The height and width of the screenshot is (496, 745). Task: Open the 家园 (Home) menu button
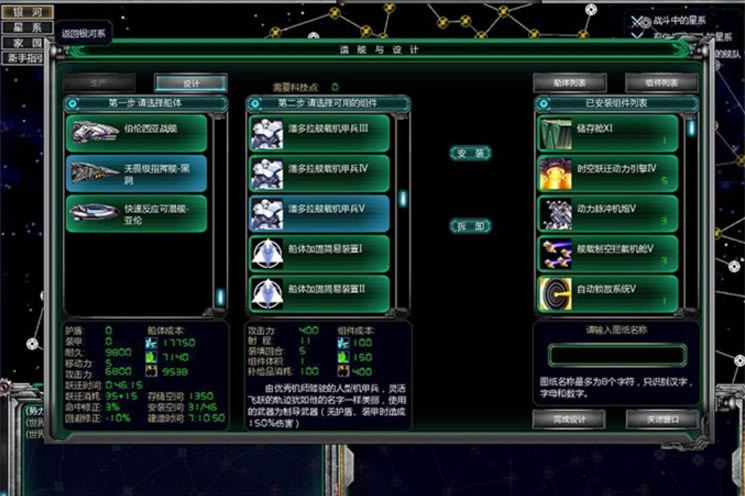pyautogui.click(x=26, y=43)
